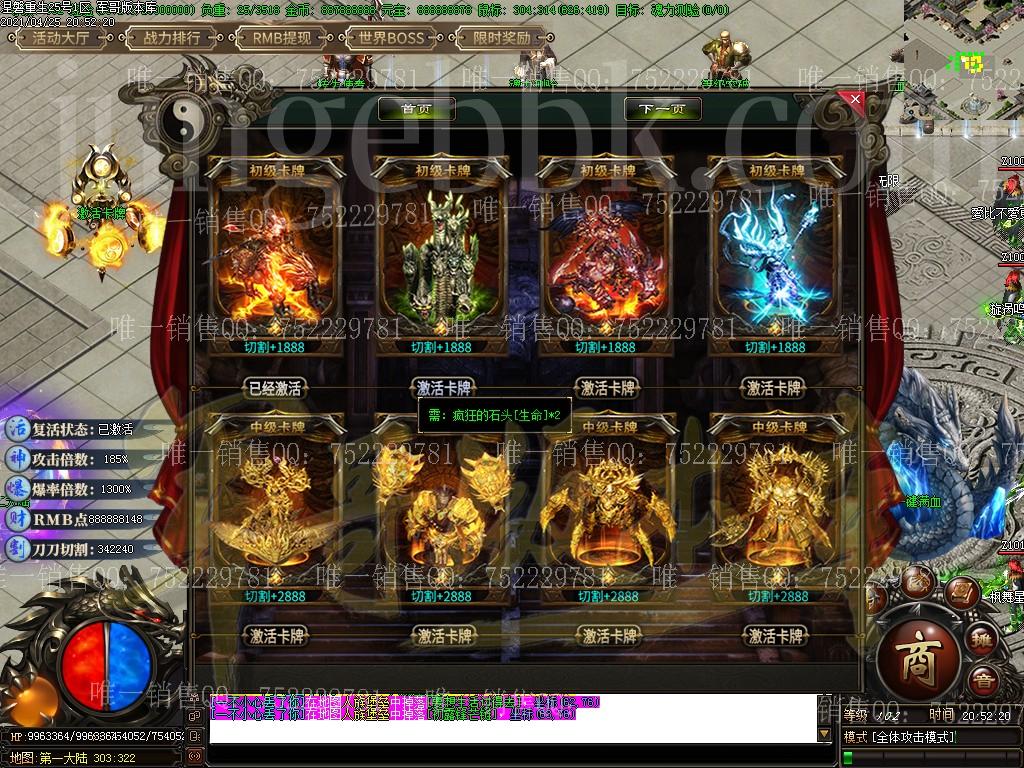Open the book icon button
This screenshot has width=1024, height=768.
click(961, 591)
